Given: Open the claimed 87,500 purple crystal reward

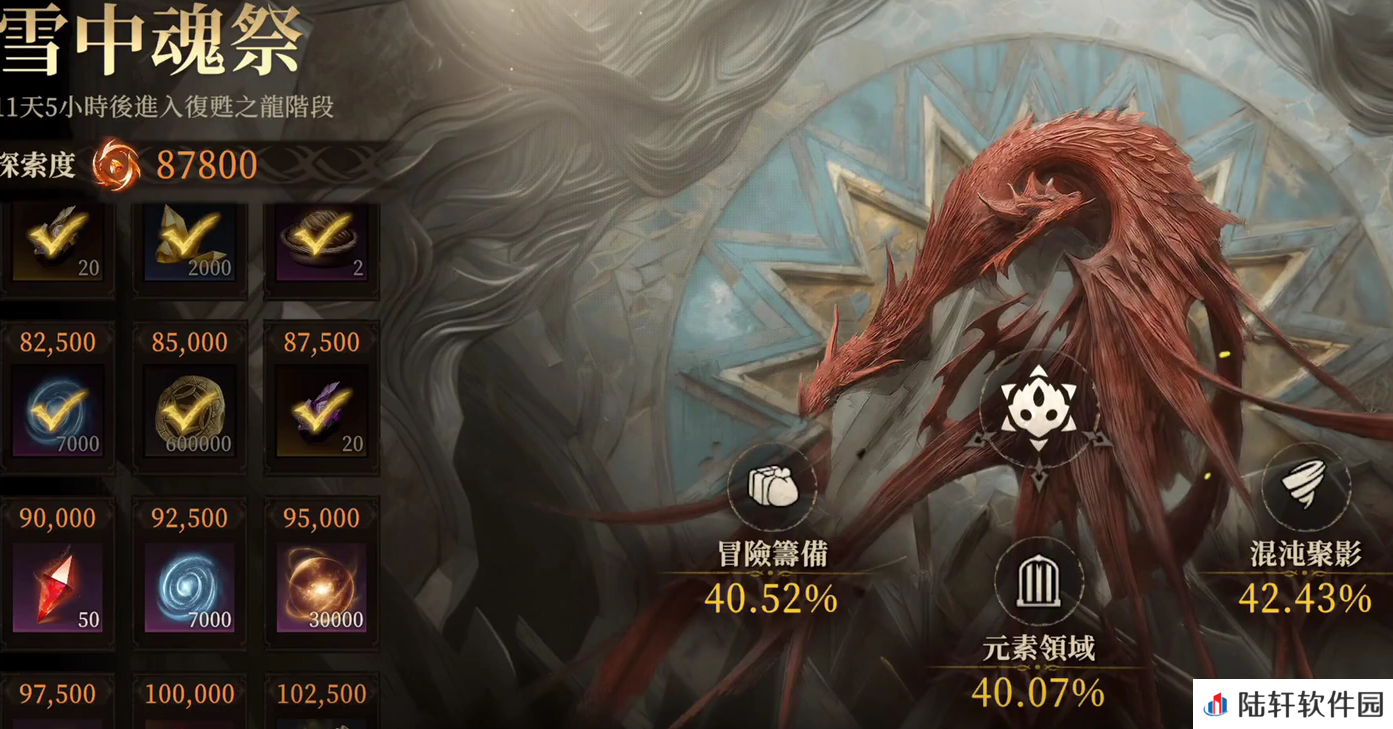Looking at the screenshot, I should pos(321,411).
